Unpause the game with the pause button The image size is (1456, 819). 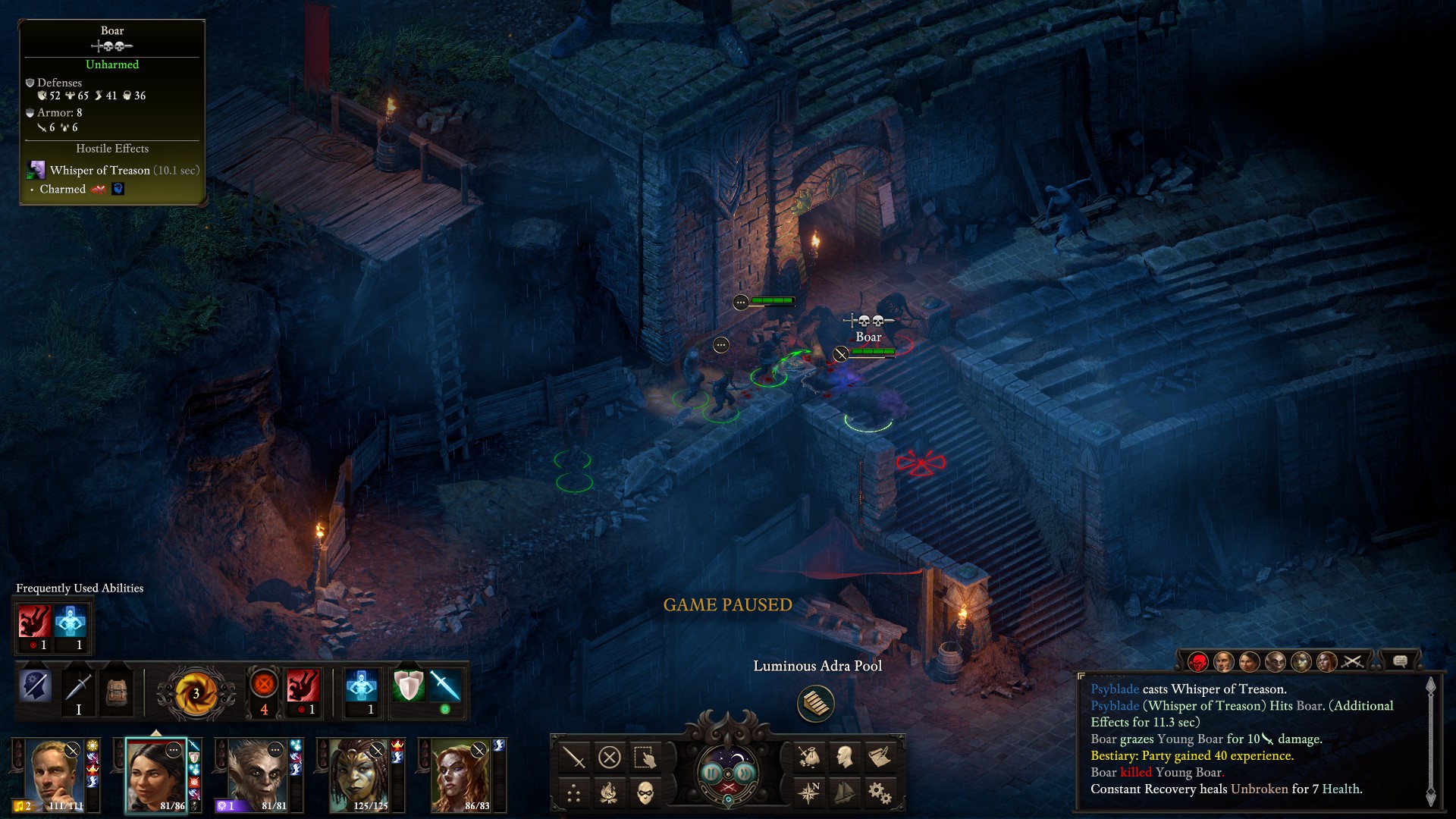[711, 773]
